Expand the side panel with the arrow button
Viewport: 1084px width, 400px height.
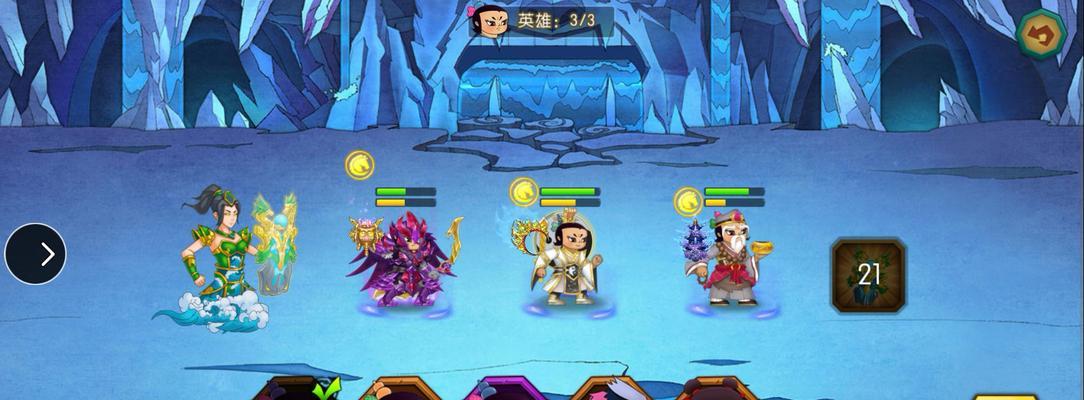tap(36, 254)
